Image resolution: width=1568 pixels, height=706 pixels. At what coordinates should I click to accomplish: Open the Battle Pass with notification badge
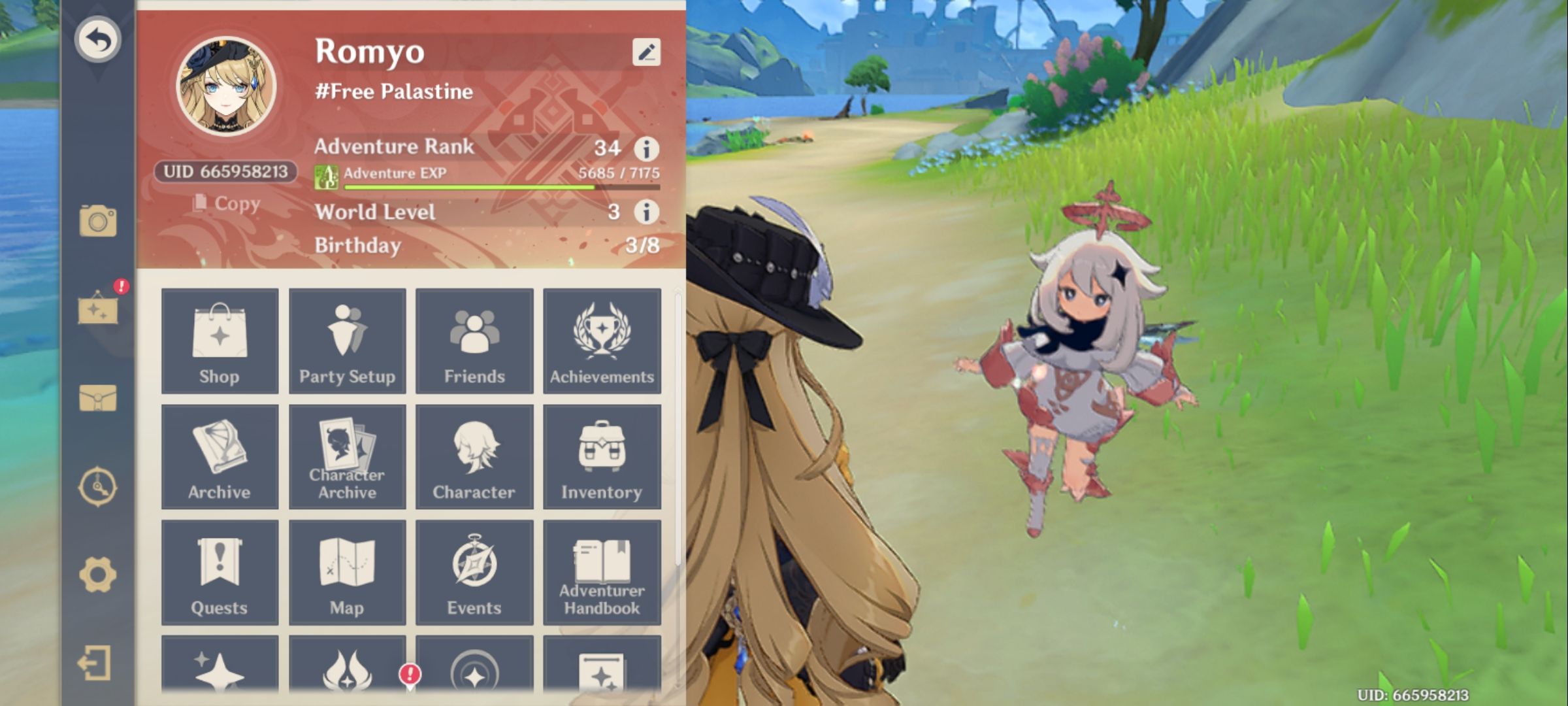pos(347,673)
